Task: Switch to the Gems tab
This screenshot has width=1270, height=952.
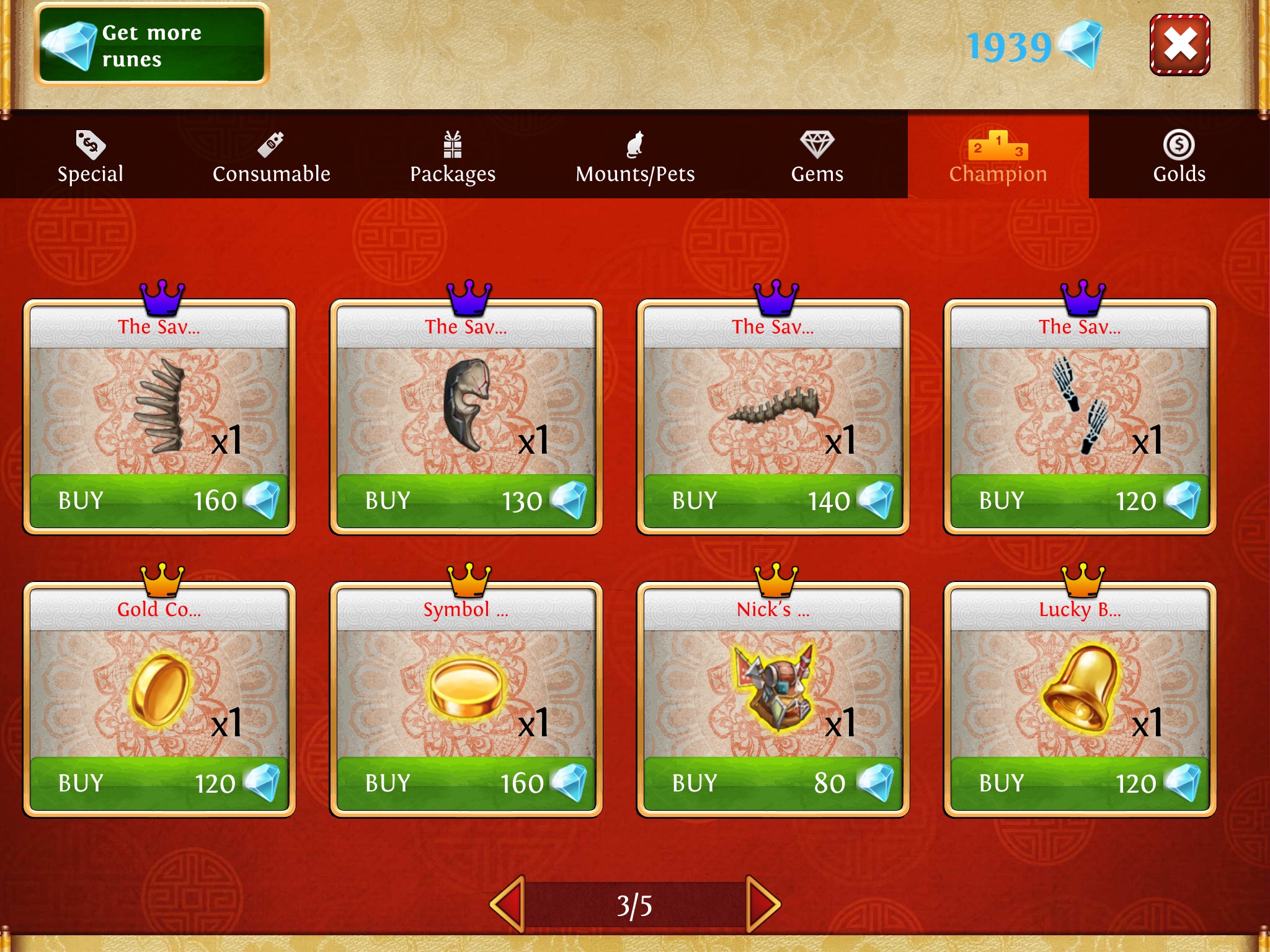Action: [x=817, y=157]
